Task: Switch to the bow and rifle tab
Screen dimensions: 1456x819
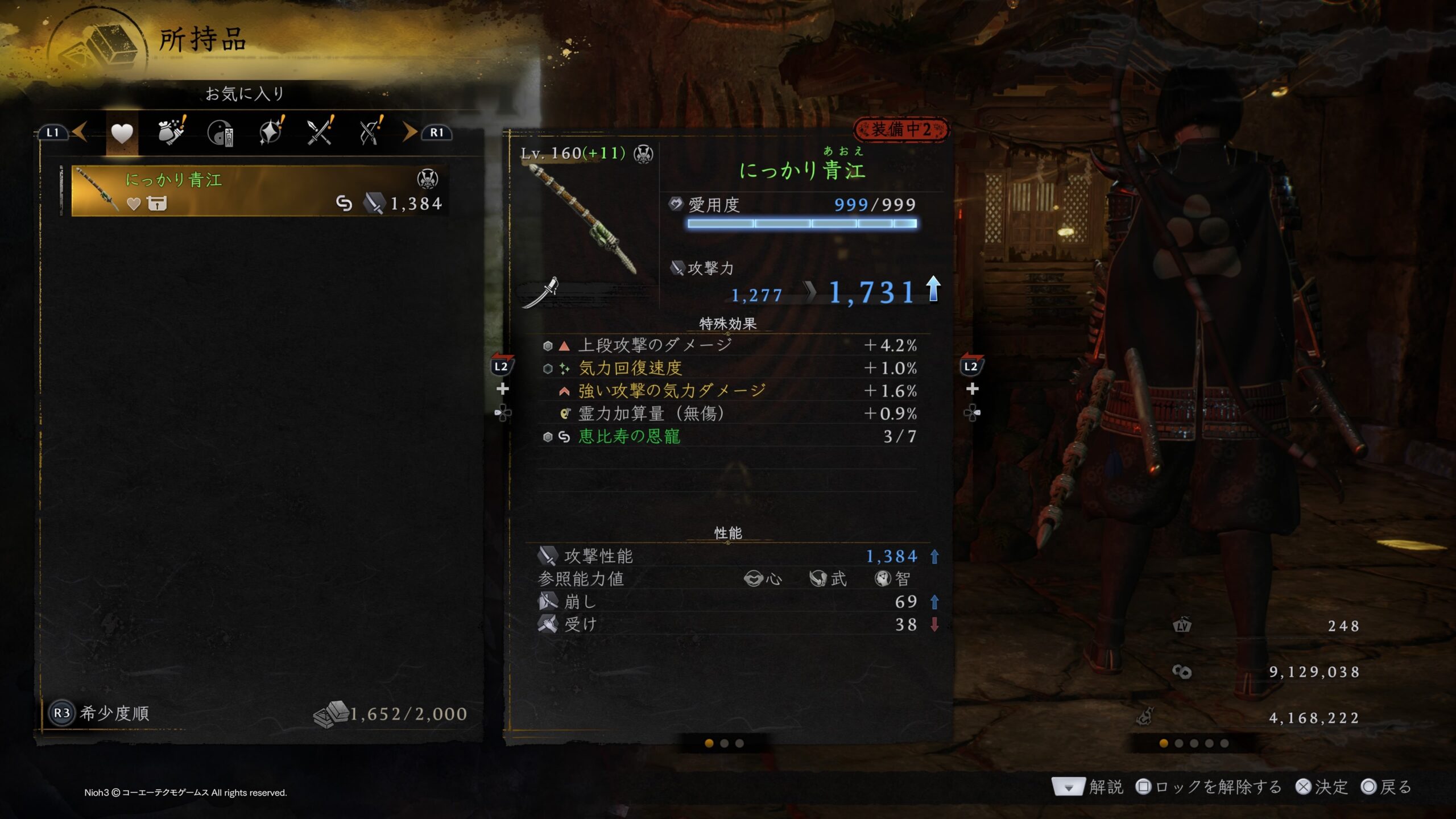Action: click(370, 133)
